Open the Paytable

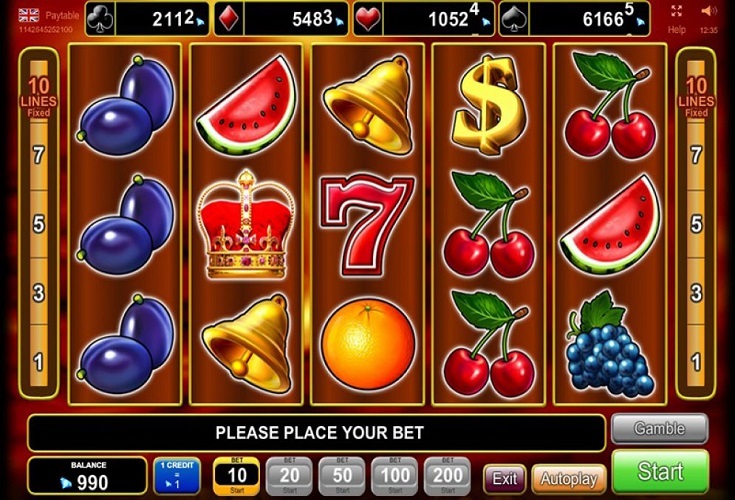click(x=62, y=14)
